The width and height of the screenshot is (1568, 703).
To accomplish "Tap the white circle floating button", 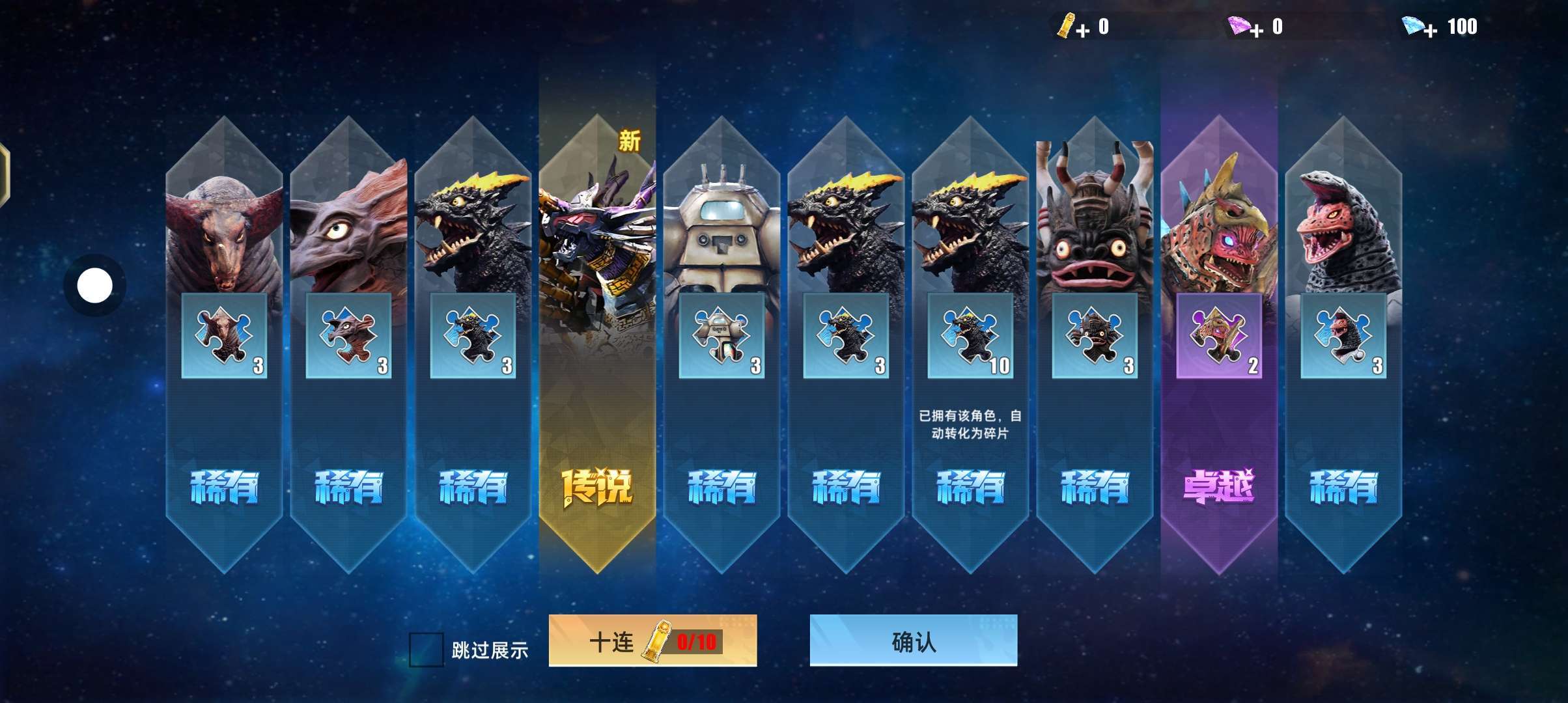I will click(95, 285).
